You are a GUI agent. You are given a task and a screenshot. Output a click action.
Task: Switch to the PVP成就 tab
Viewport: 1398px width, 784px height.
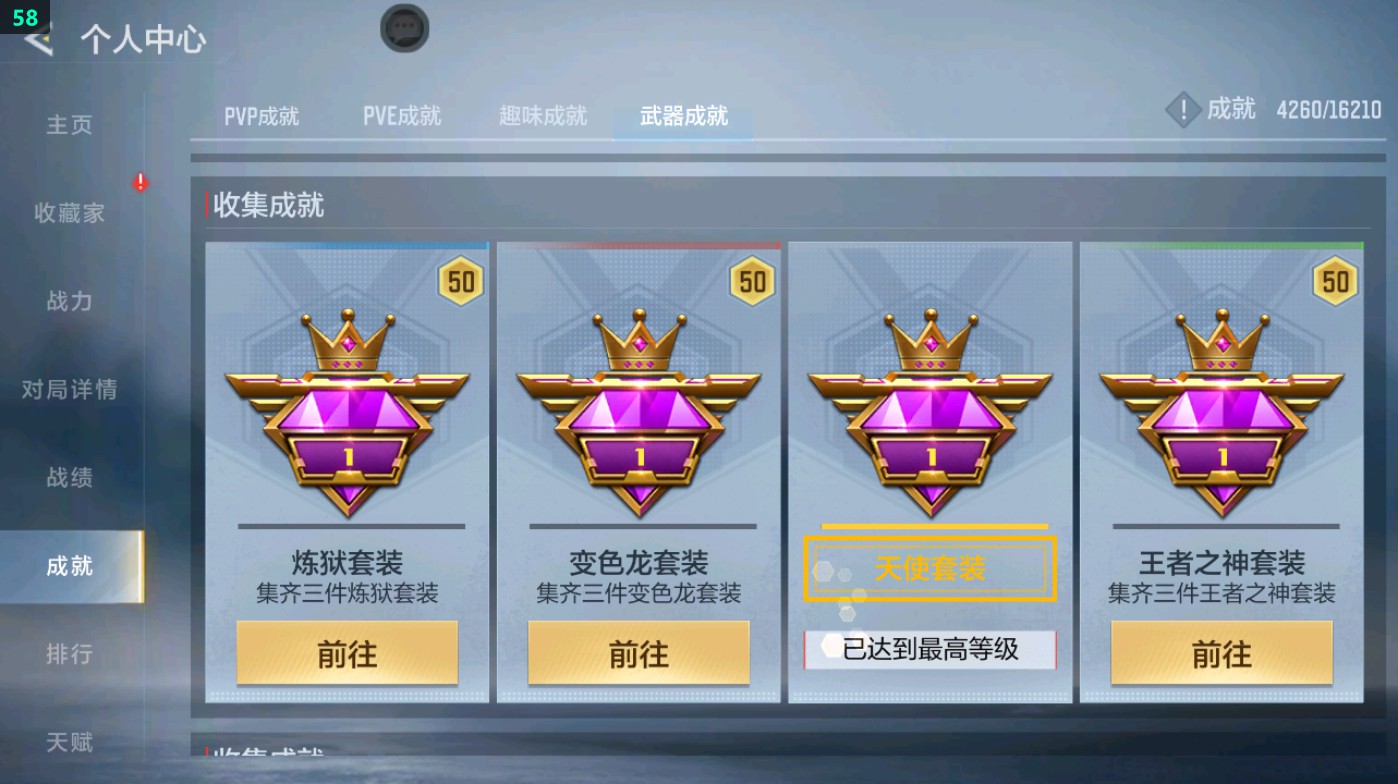(x=263, y=115)
